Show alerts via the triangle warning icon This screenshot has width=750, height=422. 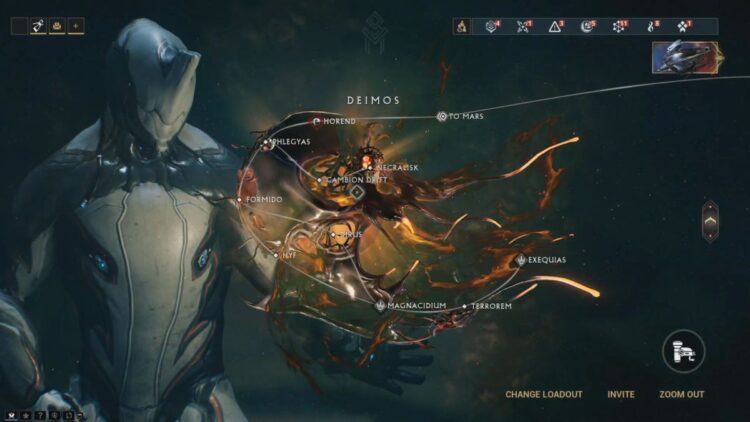tap(557, 26)
